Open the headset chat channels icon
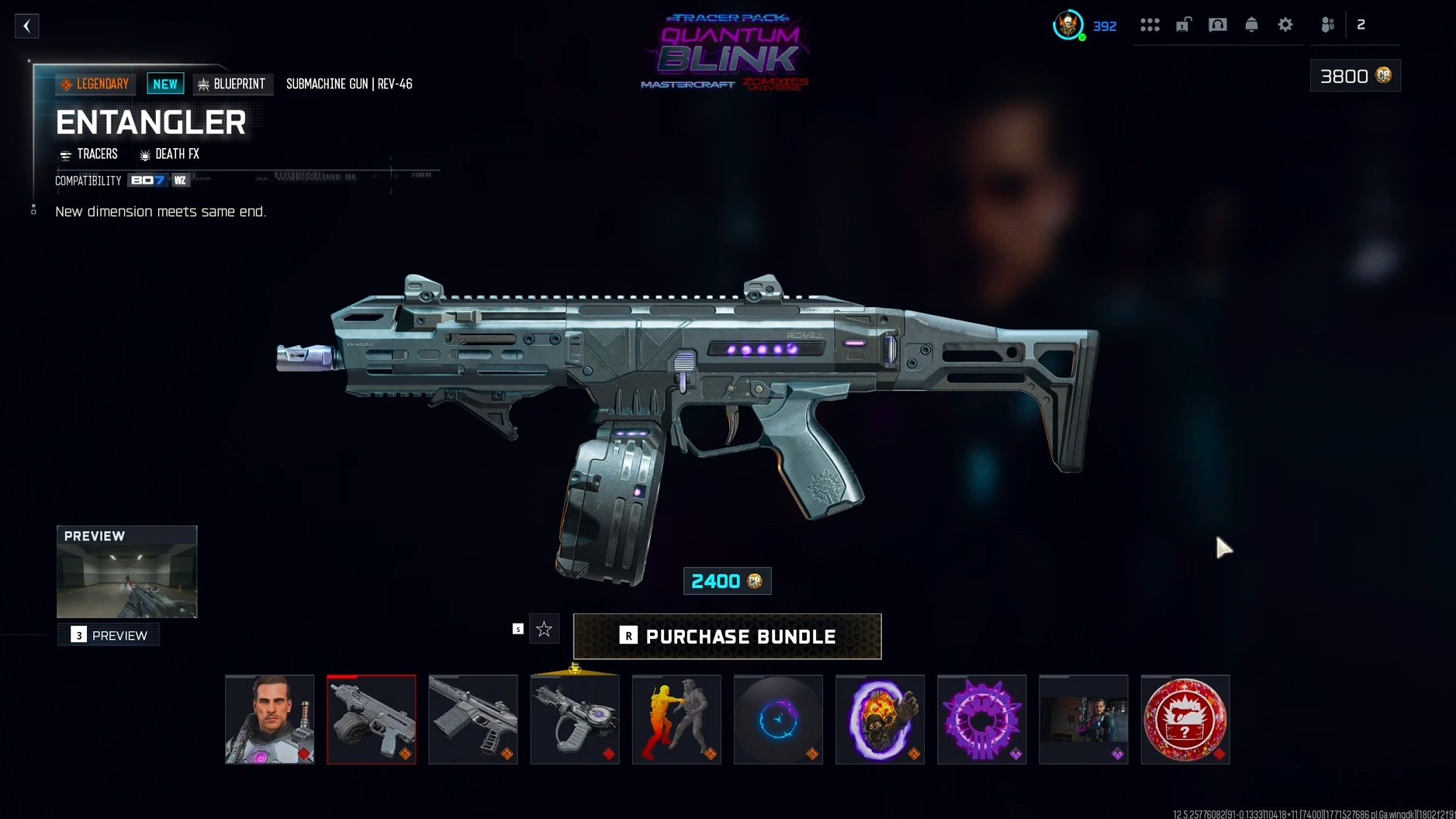This screenshot has height=819, width=1456. pos(1218,24)
